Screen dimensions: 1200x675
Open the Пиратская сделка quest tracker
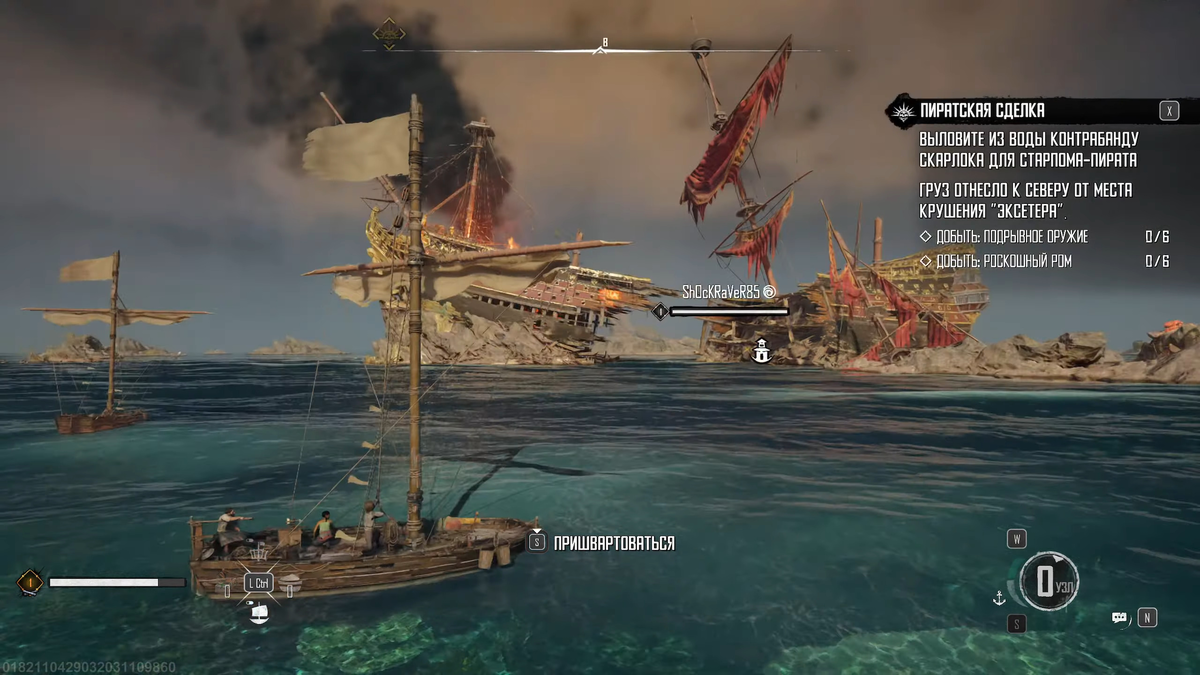(982, 111)
